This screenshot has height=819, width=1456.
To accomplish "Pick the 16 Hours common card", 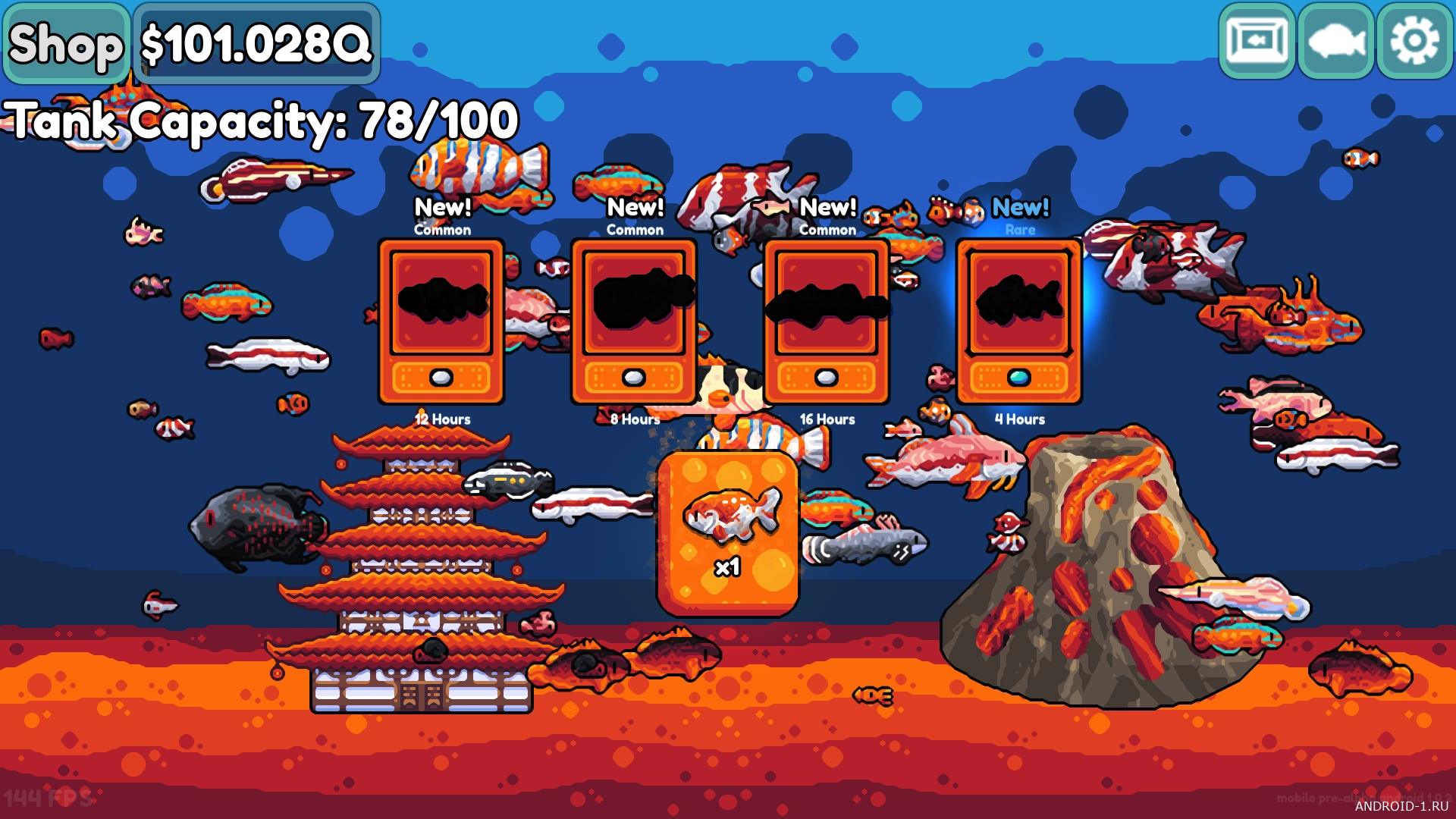I will point(827,322).
